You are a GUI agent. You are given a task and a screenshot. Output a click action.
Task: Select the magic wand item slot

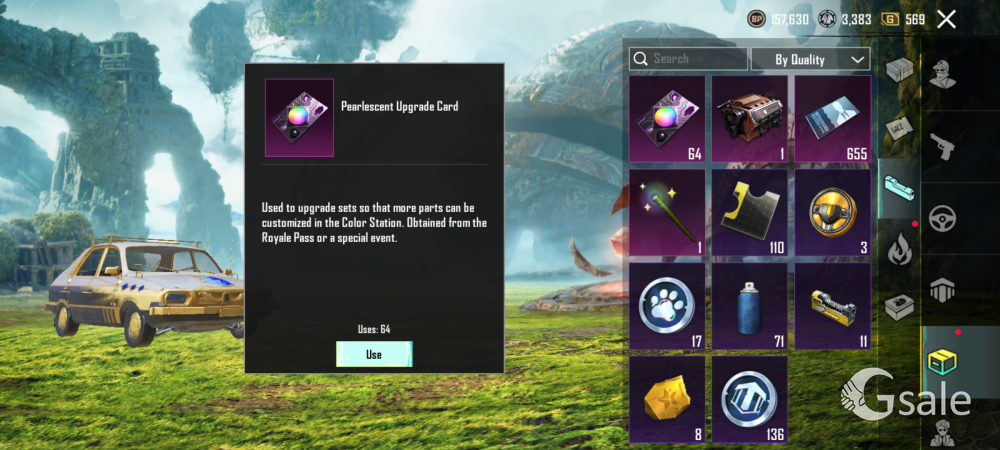[x=667, y=212]
